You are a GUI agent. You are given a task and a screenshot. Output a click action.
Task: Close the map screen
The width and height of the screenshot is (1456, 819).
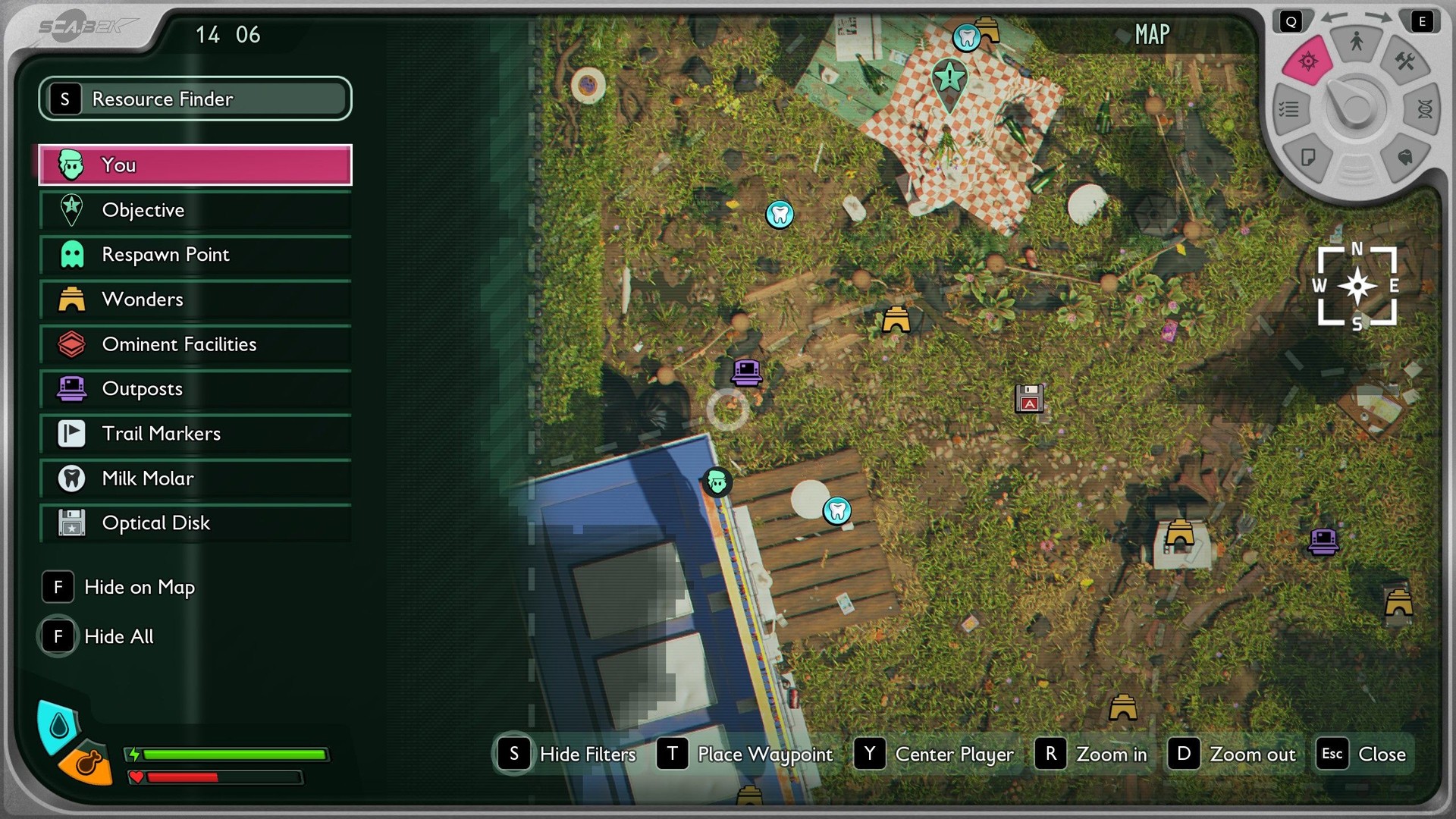[1363, 754]
